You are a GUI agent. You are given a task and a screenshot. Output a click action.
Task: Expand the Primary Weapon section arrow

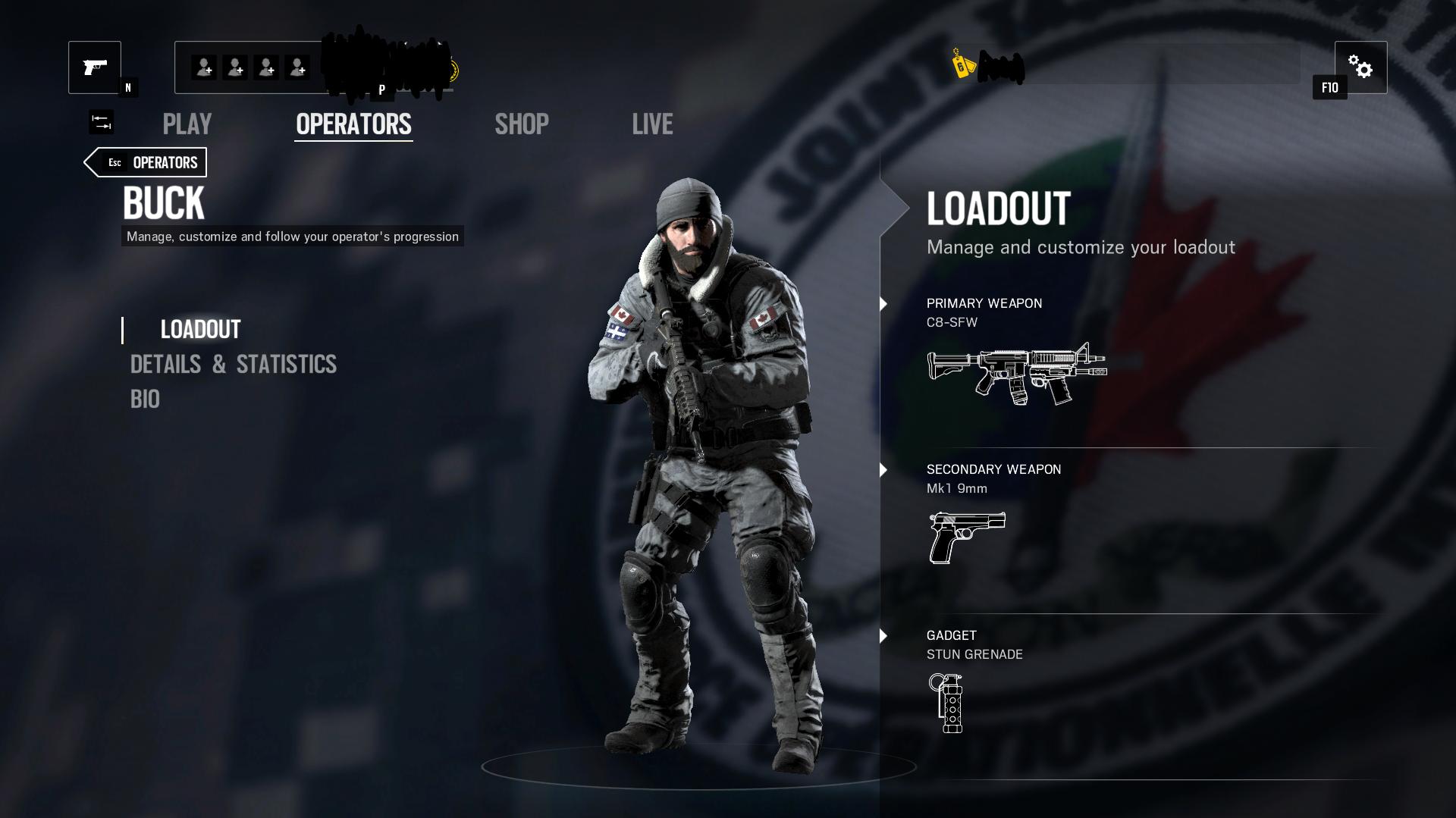coord(882,304)
